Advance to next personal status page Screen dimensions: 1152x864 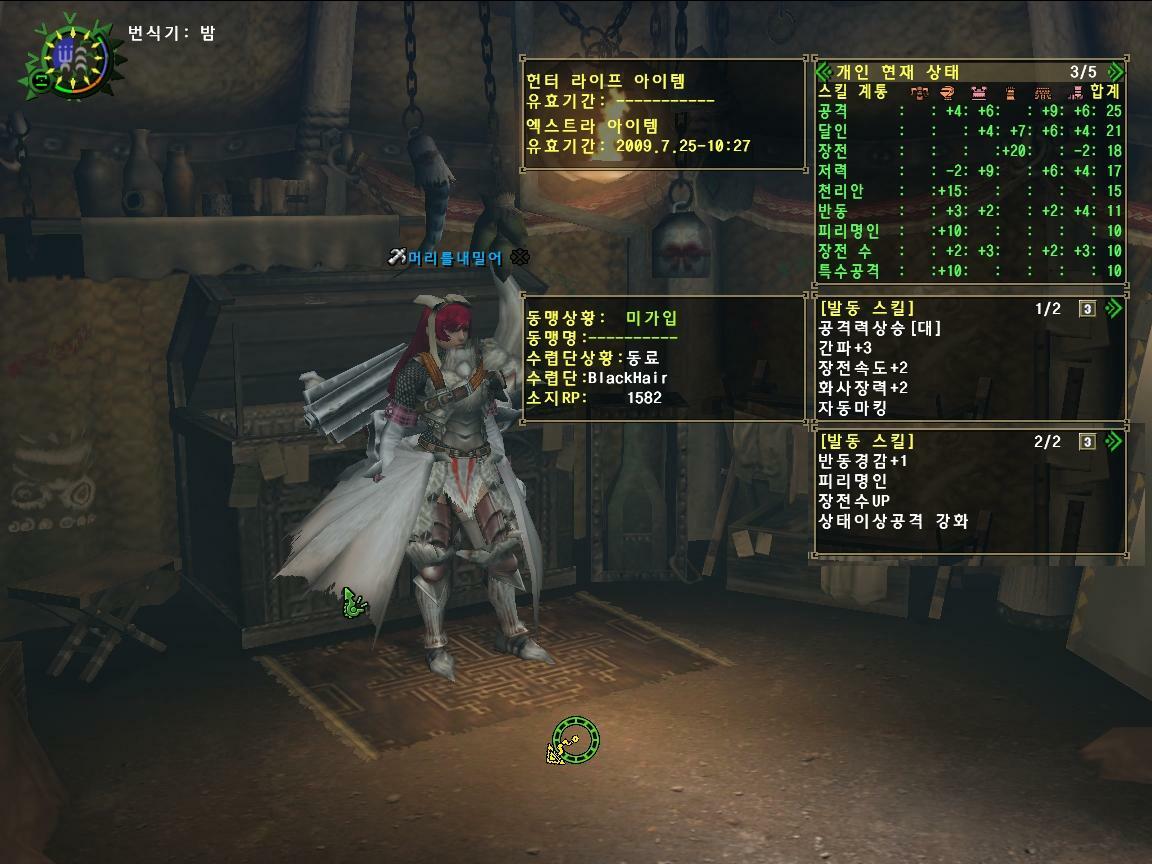click(x=1115, y=72)
